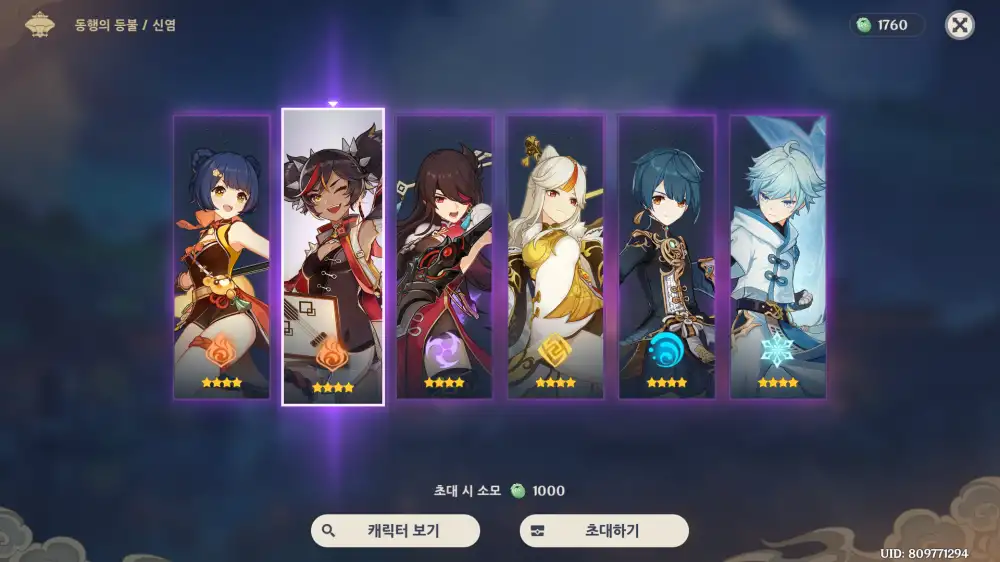The height and width of the screenshot is (562, 1000).
Task: Select the Xiangling character card
Action: (x=222, y=257)
